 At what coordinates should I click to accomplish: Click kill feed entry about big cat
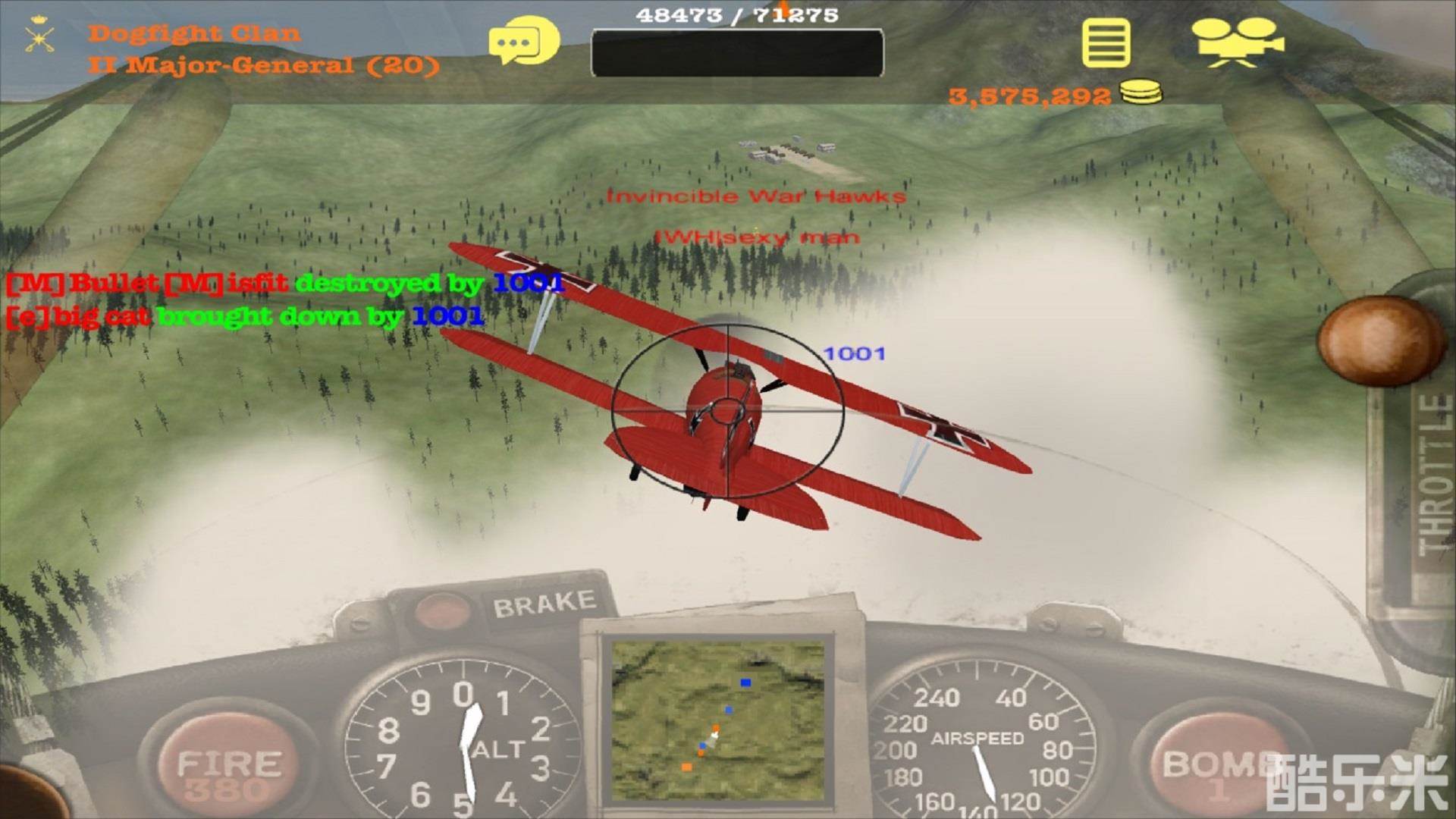point(243,315)
